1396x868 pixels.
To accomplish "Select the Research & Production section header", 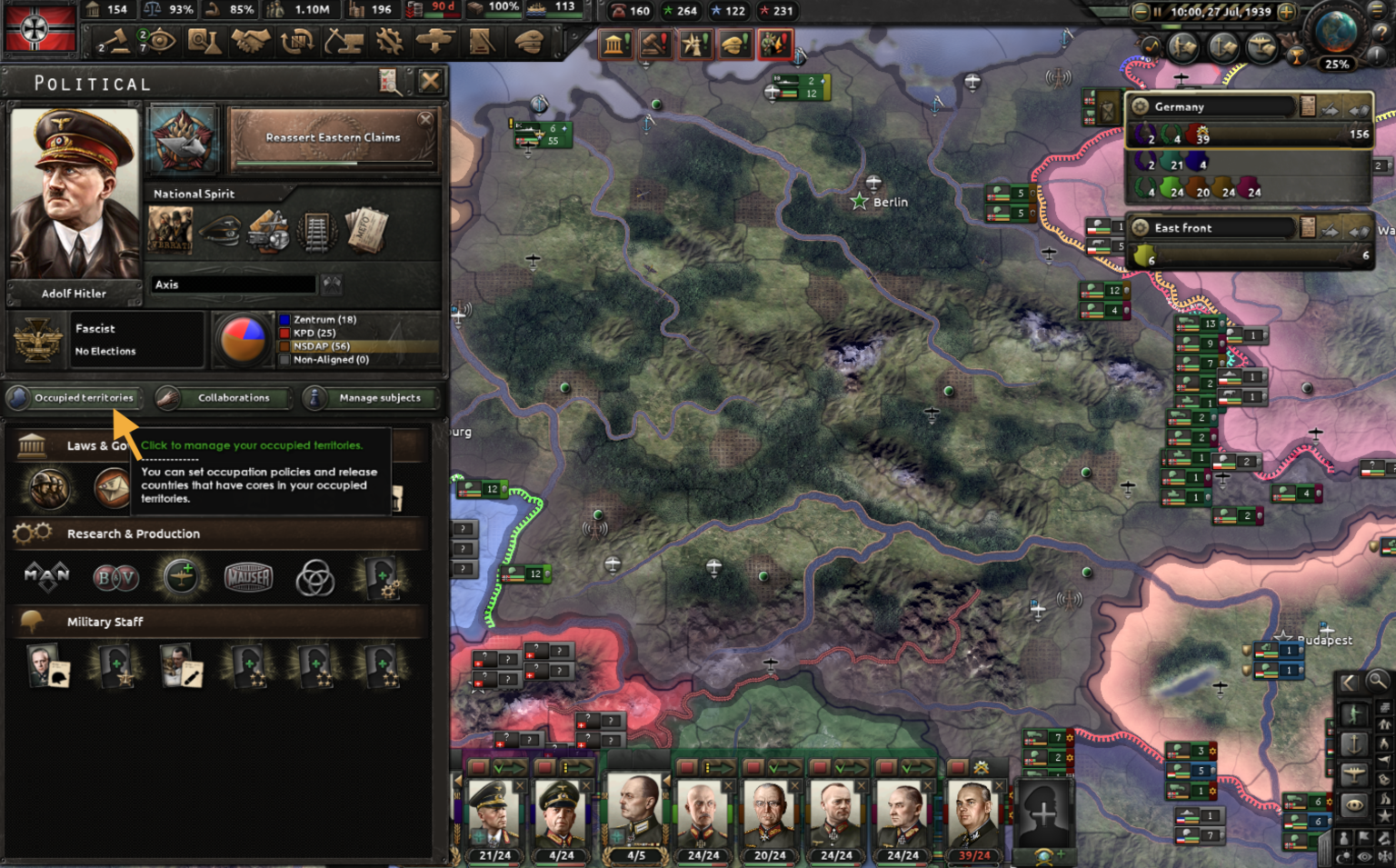I will tap(133, 534).
